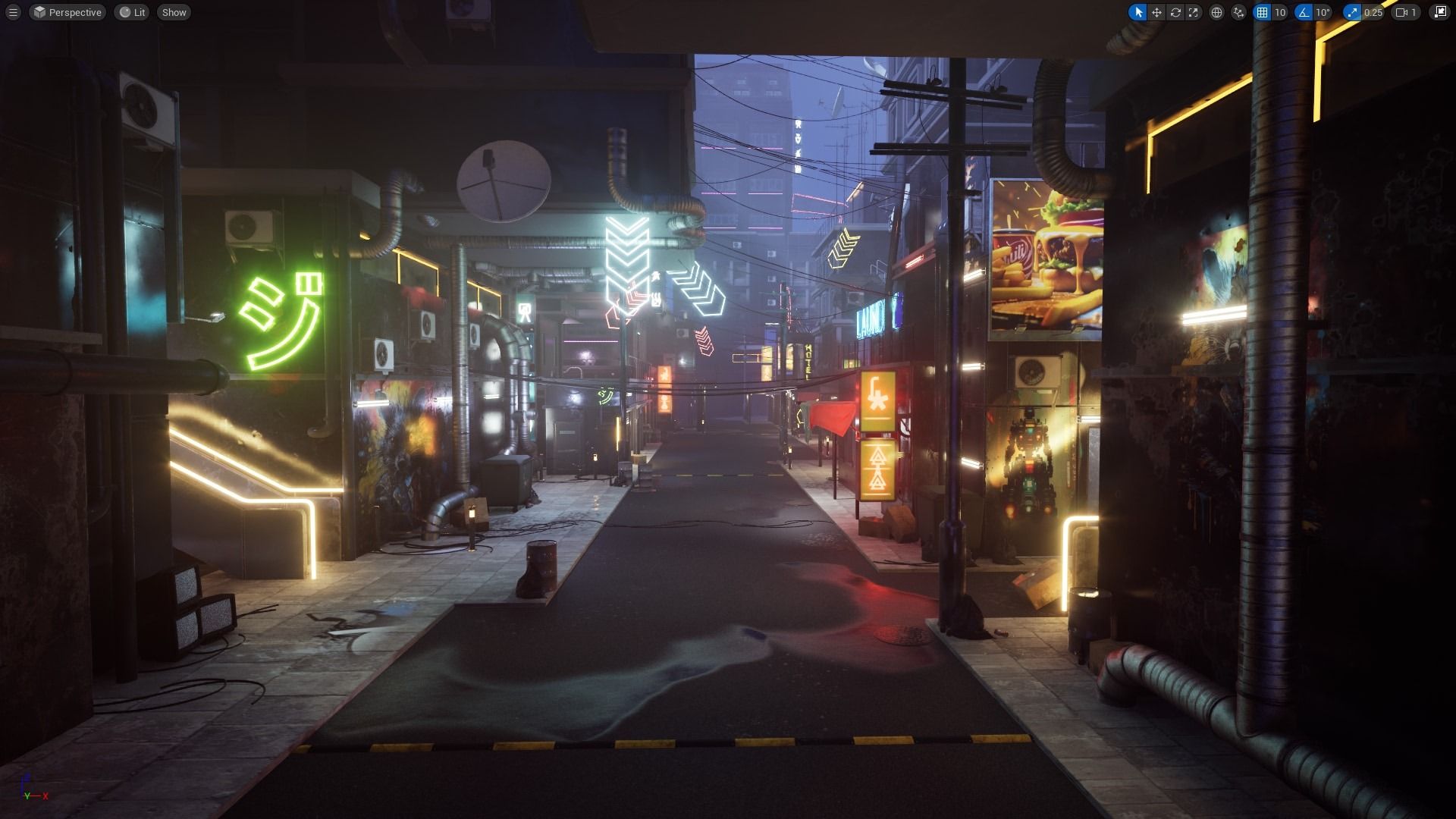The width and height of the screenshot is (1456, 819).
Task: Open the Lit view mode dropdown
Action: (x=131, y=12)
